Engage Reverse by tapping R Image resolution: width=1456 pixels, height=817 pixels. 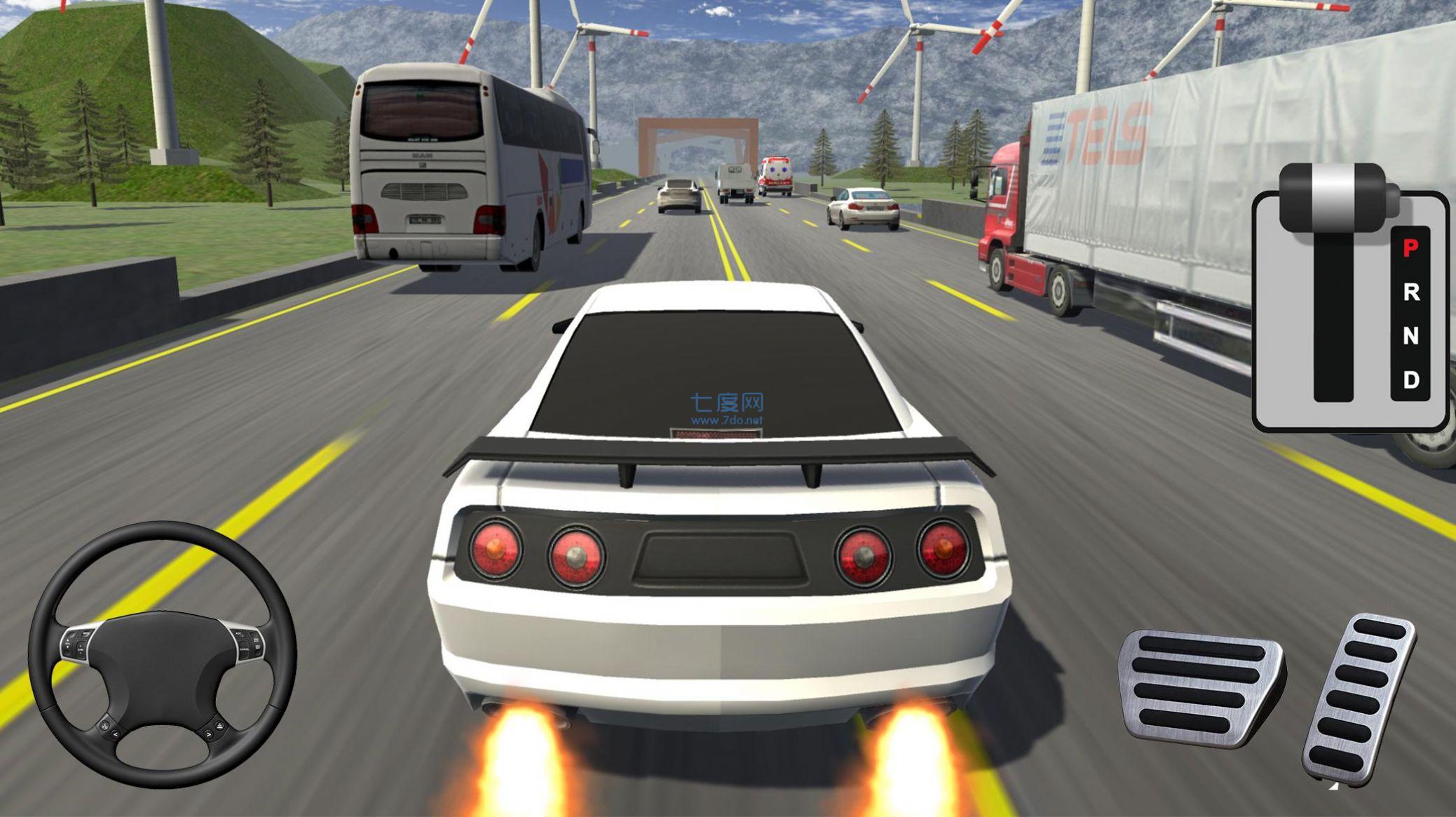coord(1410,292)
